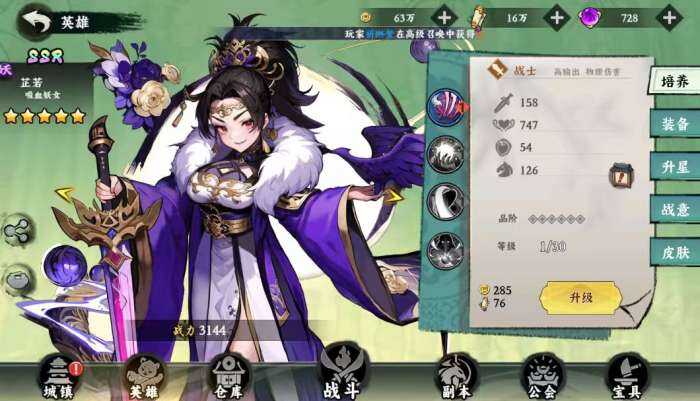Open the 宝具 treasures menu
This screenshot has height=401, width=700.
point(625,379)
